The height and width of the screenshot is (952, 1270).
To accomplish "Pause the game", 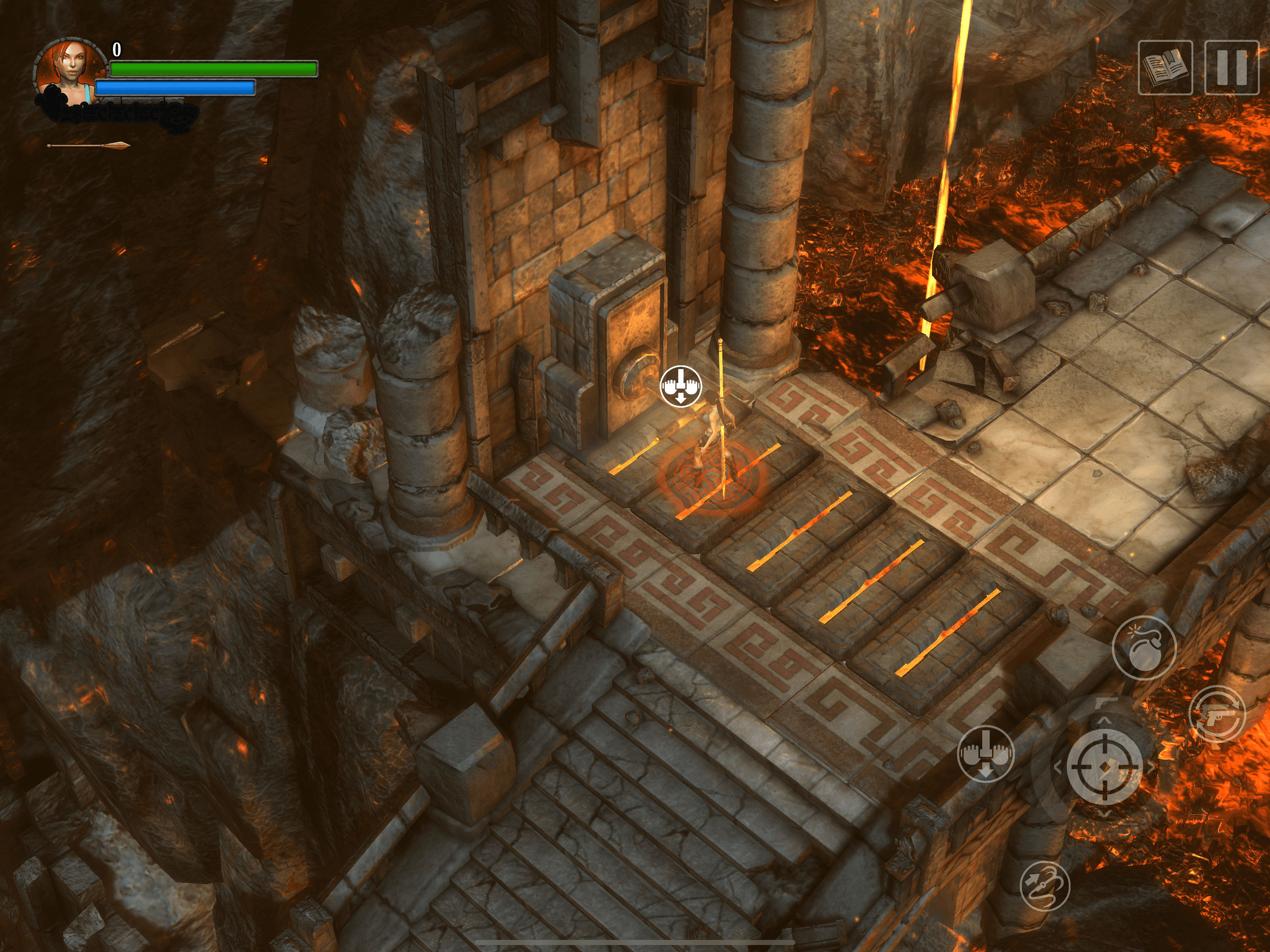I will coord(1231,68).
